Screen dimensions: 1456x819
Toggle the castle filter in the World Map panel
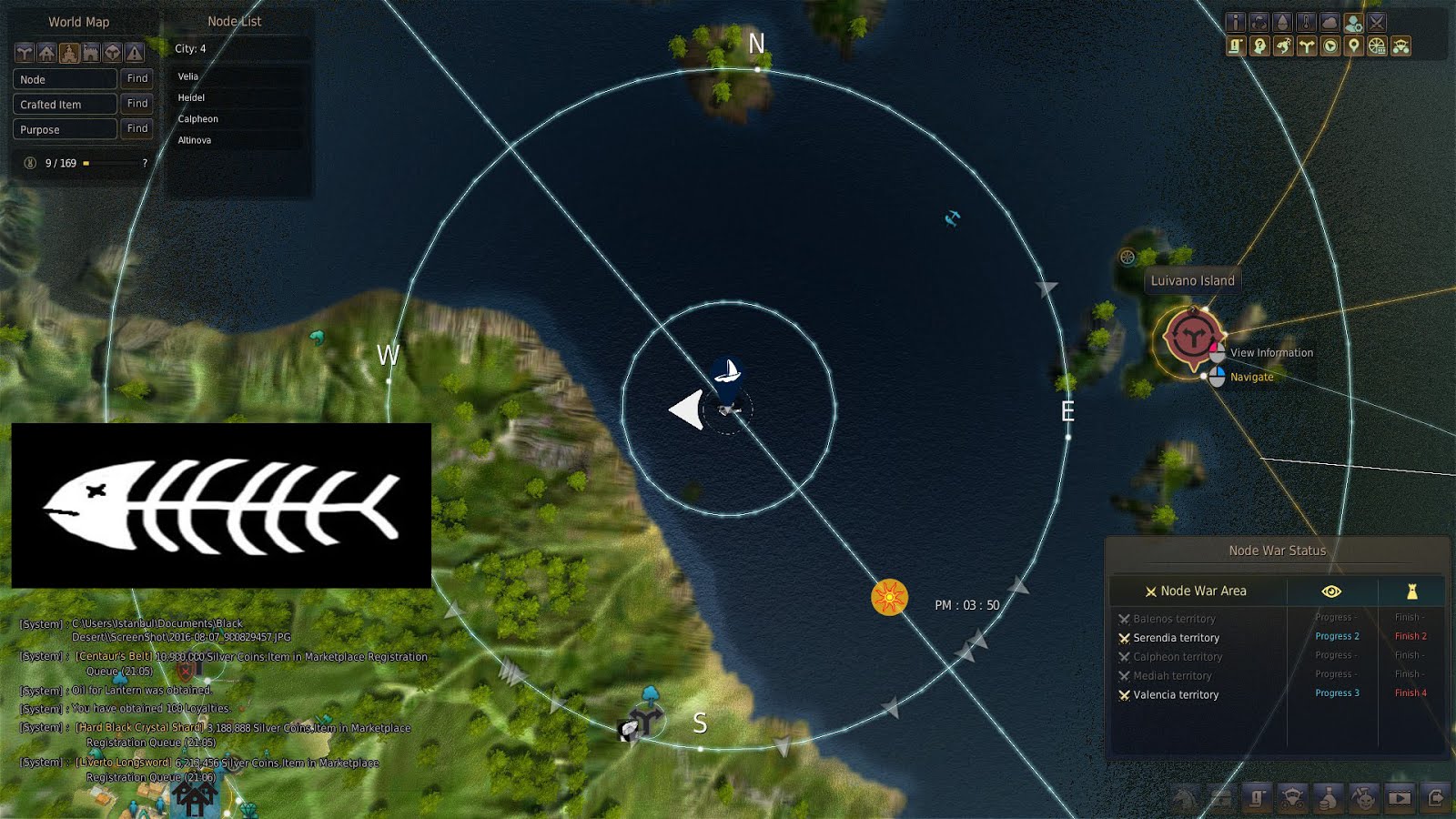point(68,53)
